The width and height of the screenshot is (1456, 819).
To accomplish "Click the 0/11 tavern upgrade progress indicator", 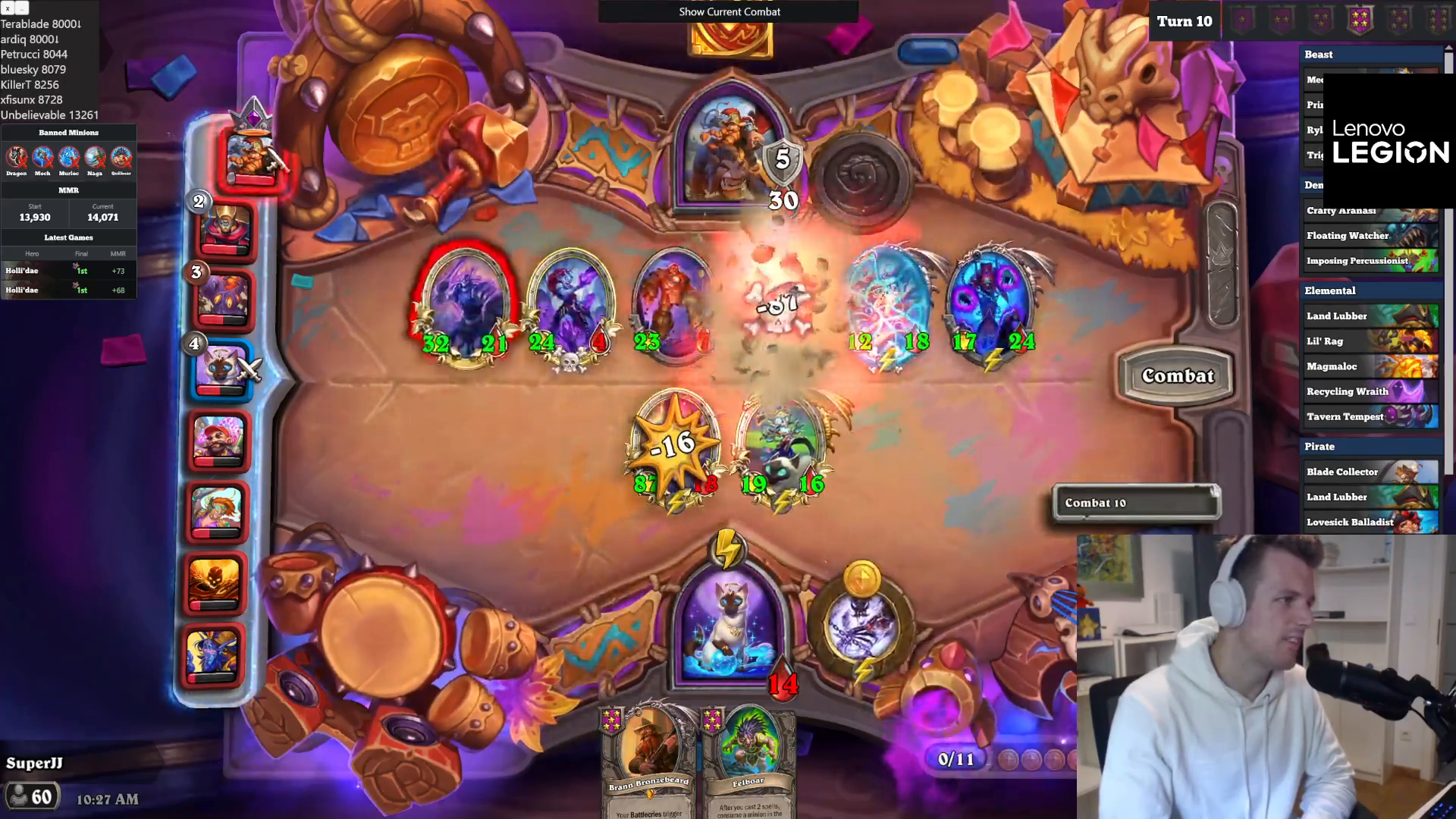I will coord(958,758).
